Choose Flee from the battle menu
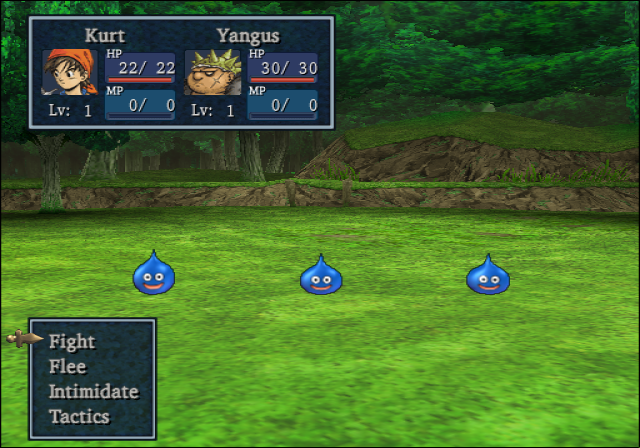This screenshot has height=448, width=640. coord(68,366)
